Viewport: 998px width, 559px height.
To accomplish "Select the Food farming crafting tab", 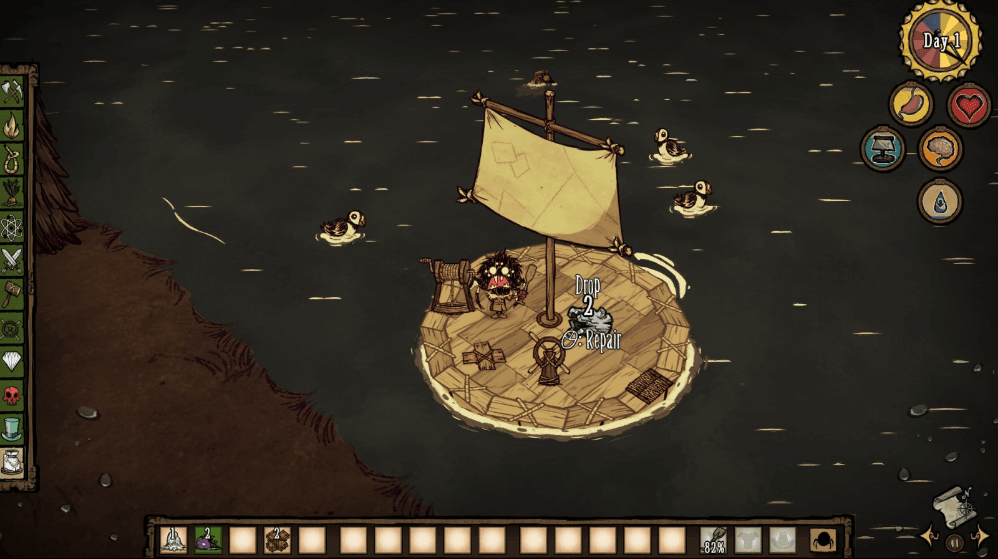I will [12, 193].
